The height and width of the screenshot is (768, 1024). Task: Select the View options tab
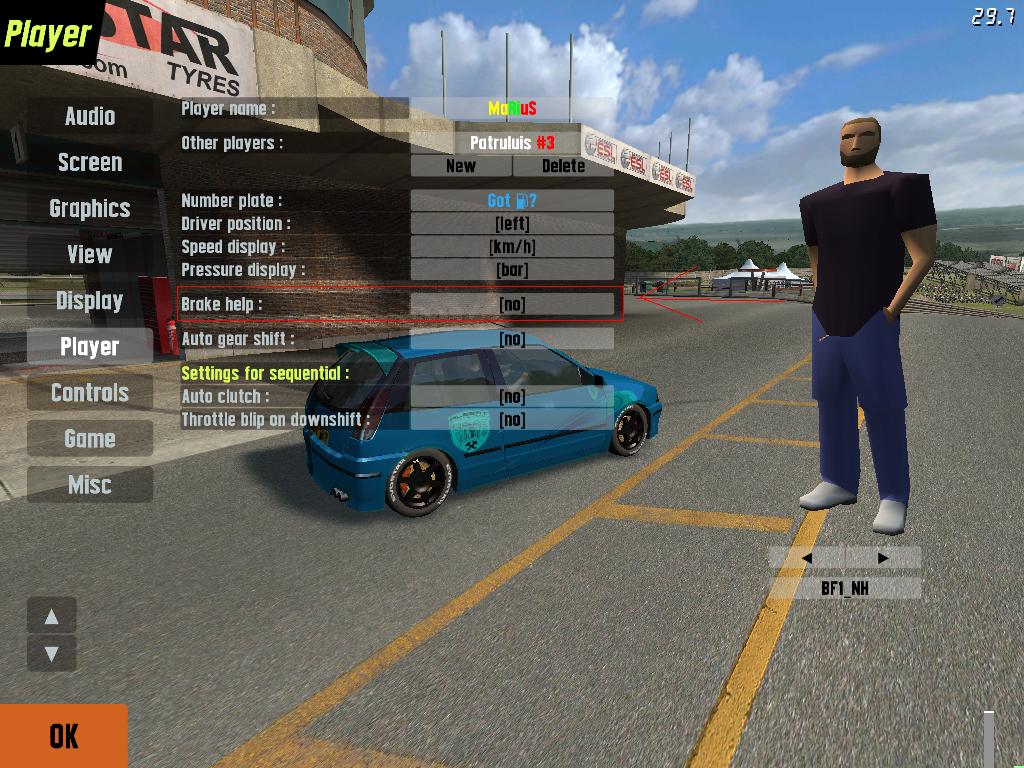pos(90,254)
